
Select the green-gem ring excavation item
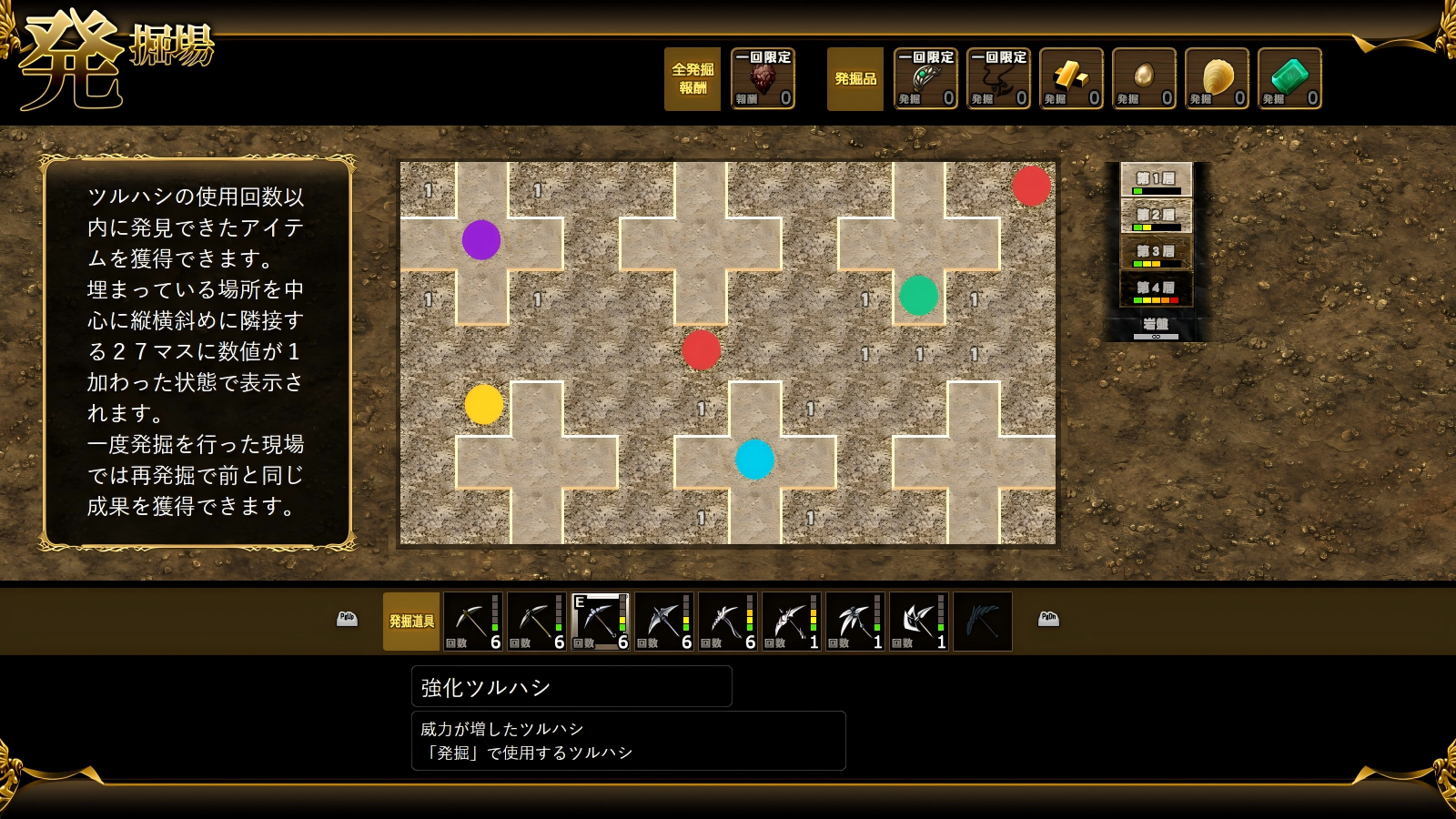925,79
